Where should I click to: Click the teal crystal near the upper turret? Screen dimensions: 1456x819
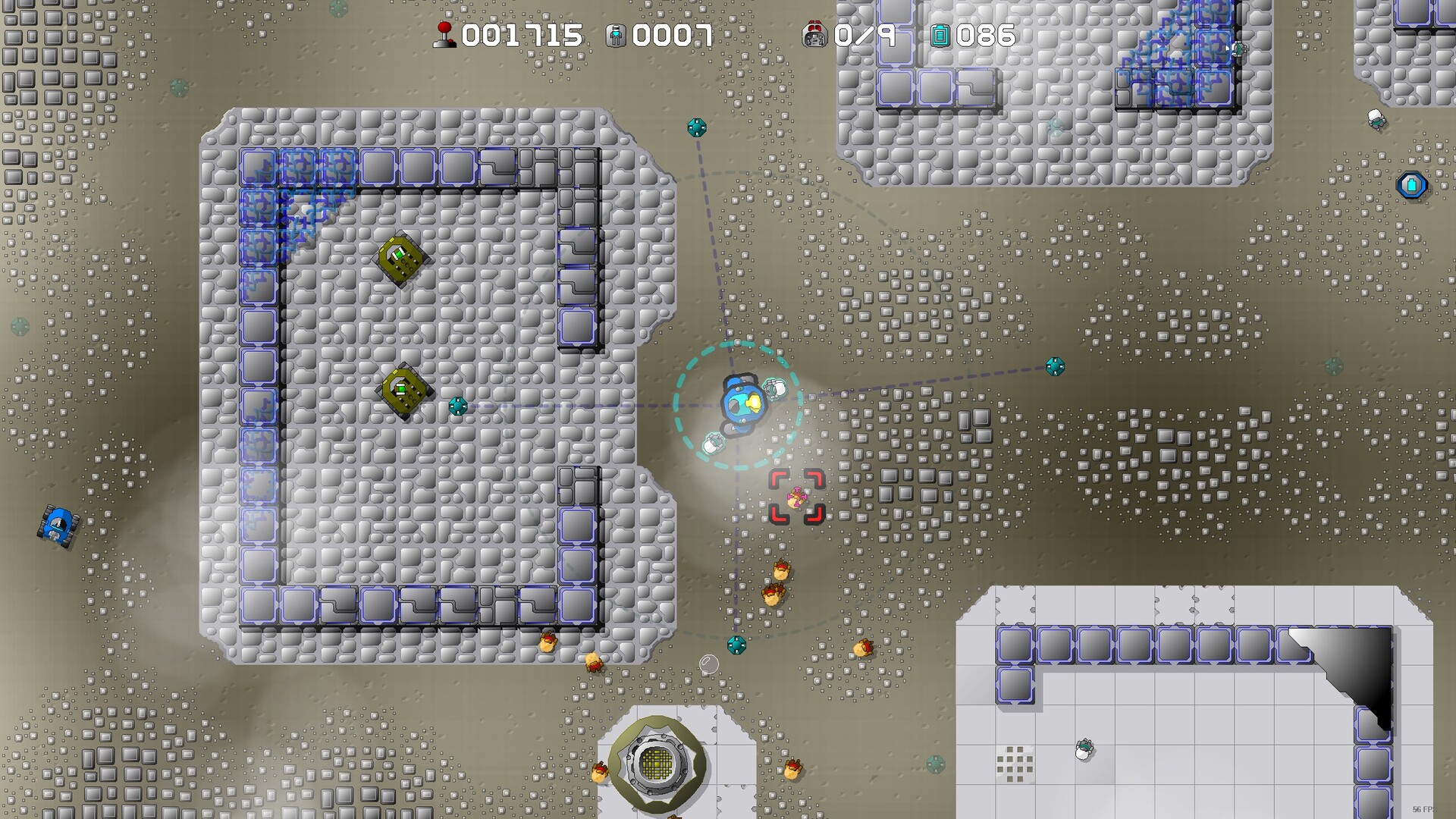pyautogui.click(x=457, y=407)
